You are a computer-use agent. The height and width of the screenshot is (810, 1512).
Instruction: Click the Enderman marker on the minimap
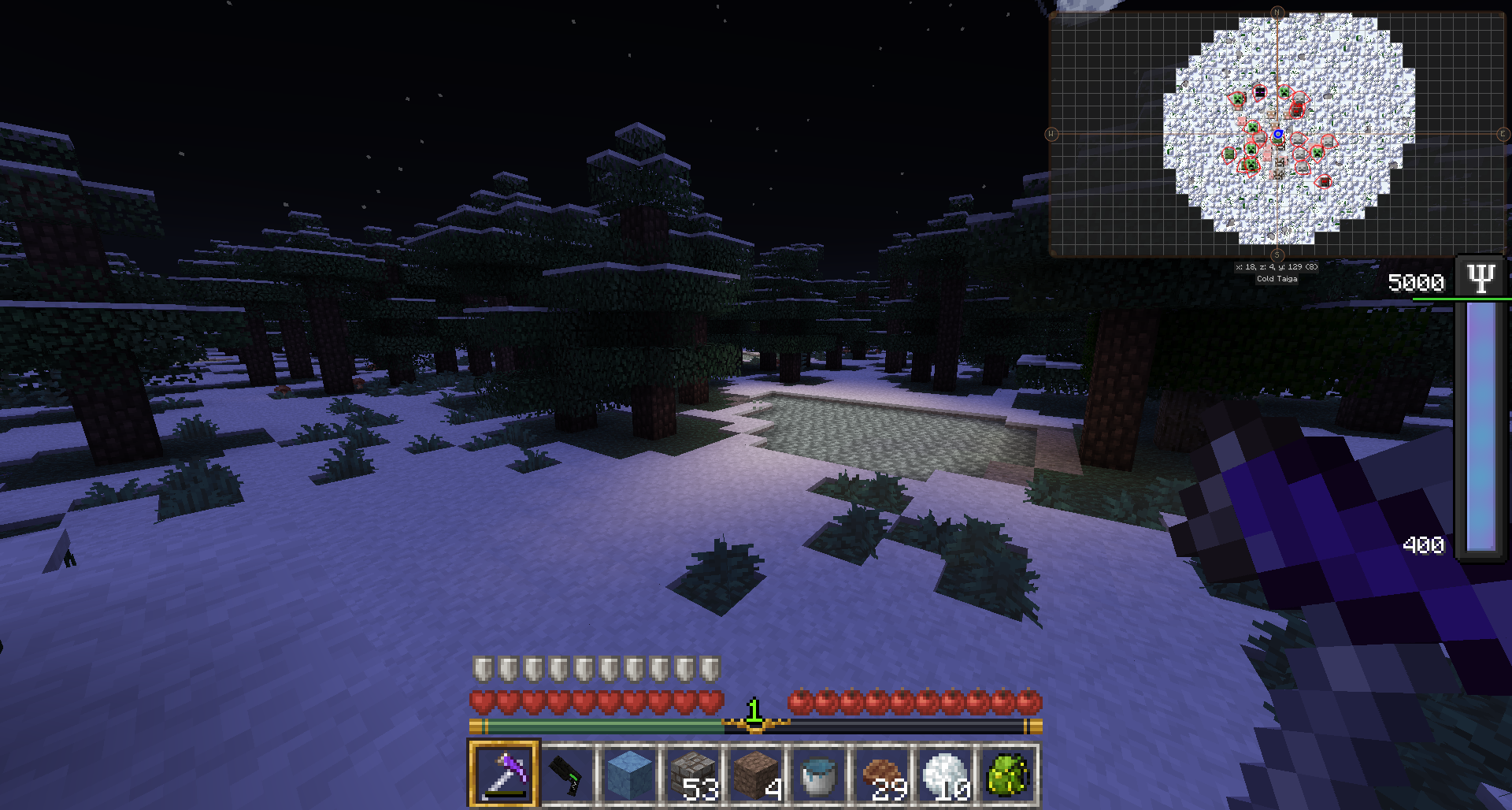coord(1260,93)
